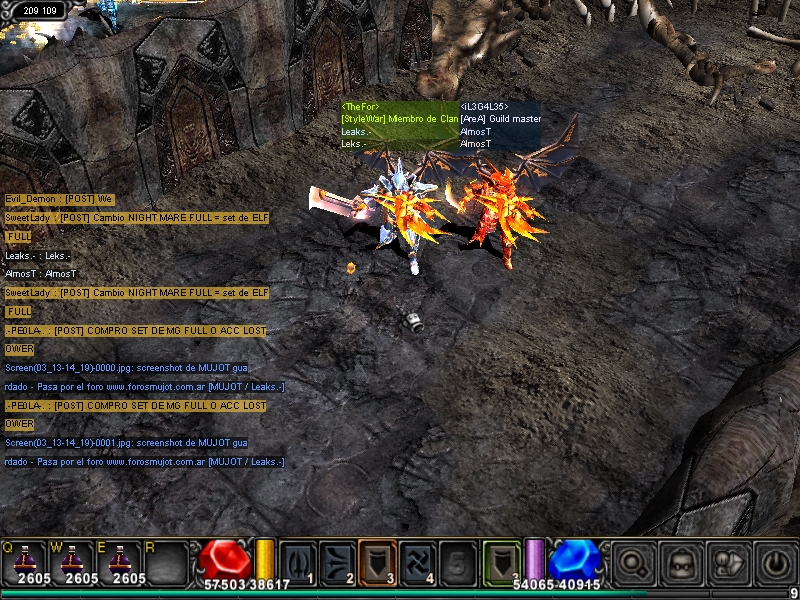Select the highlighted skill in slot 3
The height and width of the screenshot is (600, 800).
[377, 561]
